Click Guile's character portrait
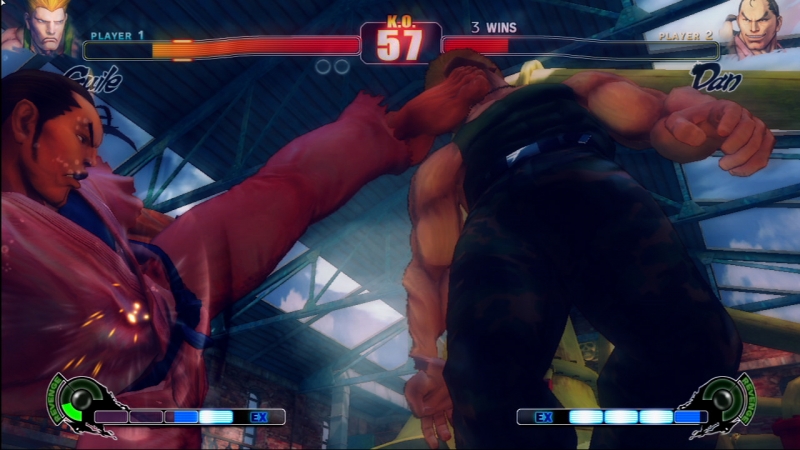The image size is (800, 450). click(x=47, y=26)
